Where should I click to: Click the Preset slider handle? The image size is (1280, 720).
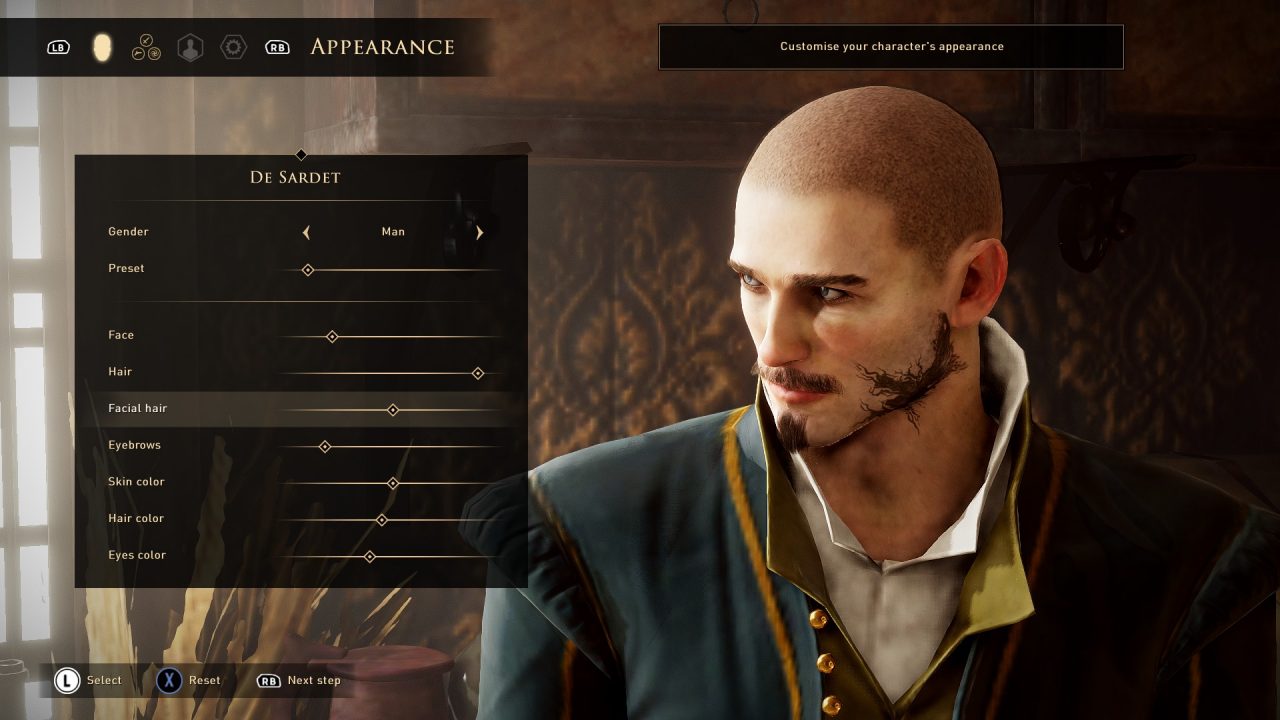pos(307,269)
